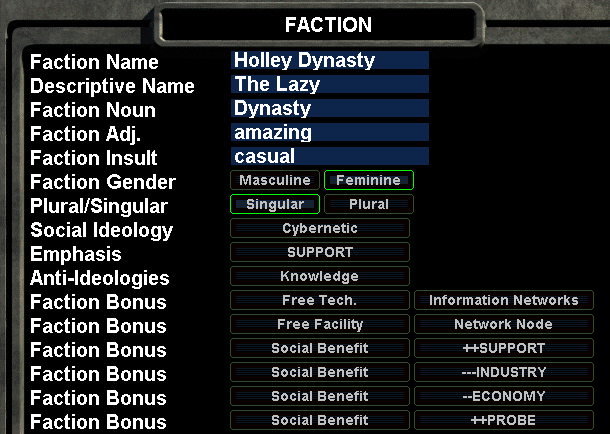Select the Plural option
The width and height of the screenshot is (610, 434).
pyautogui.click(x=368, y=204)
